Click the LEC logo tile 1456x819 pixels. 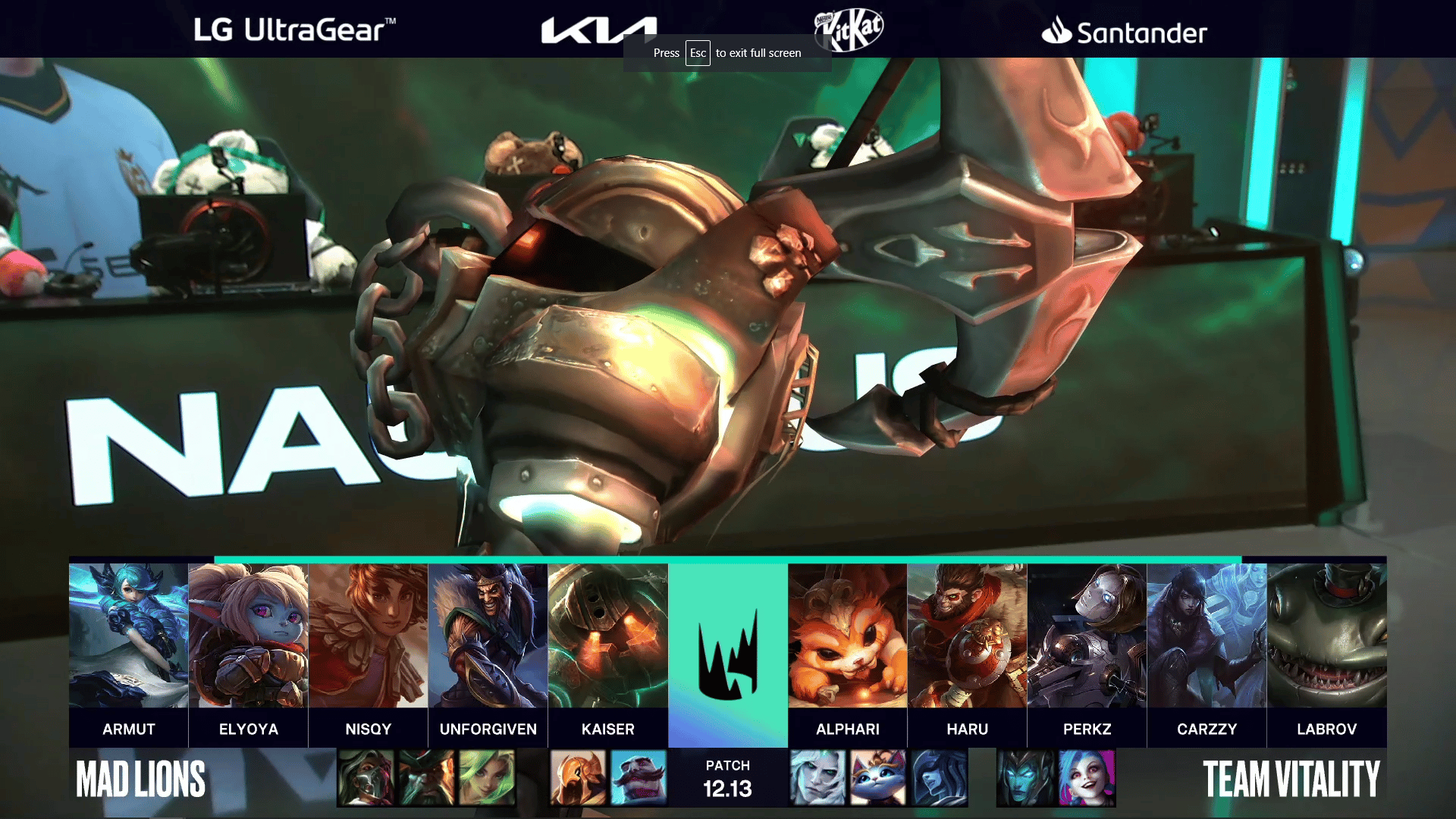[727, 654]
